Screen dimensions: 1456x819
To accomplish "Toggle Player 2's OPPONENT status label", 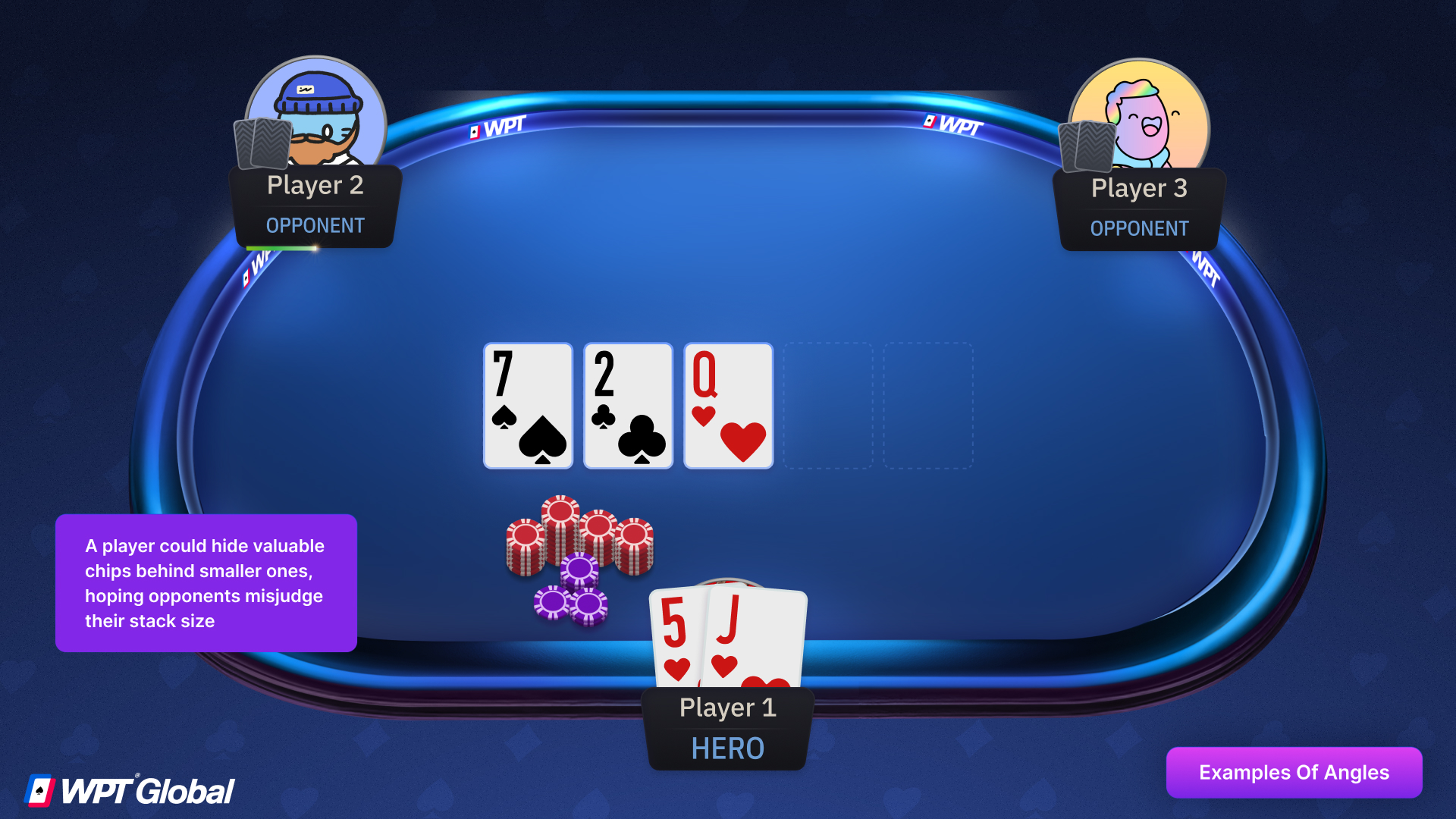I will 315,225.
